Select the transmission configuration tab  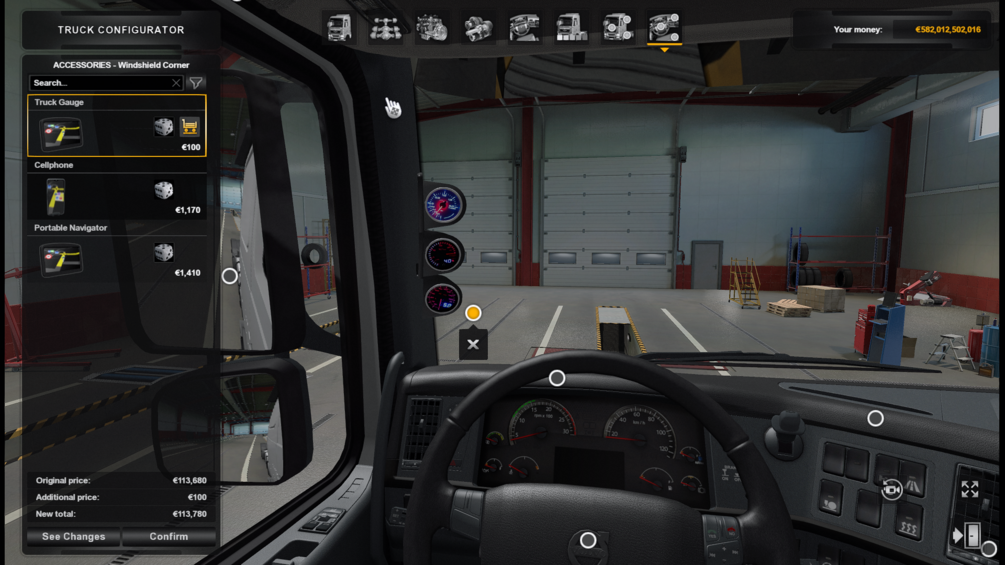478,28
